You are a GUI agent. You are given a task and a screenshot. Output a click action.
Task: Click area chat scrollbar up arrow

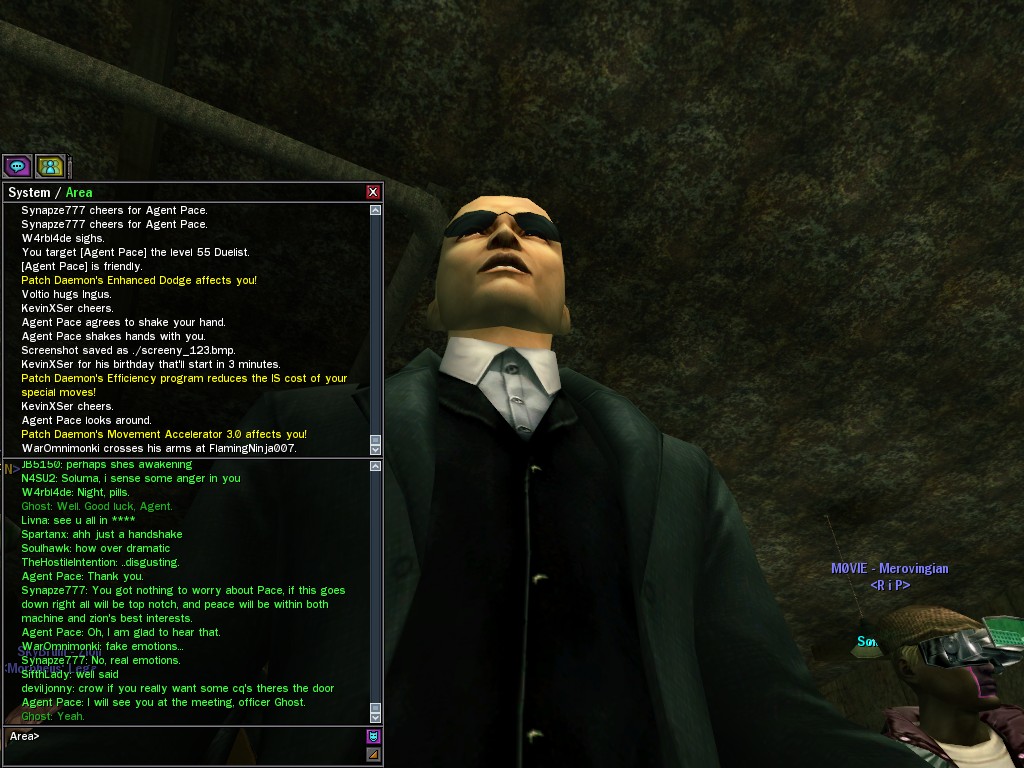376,466
